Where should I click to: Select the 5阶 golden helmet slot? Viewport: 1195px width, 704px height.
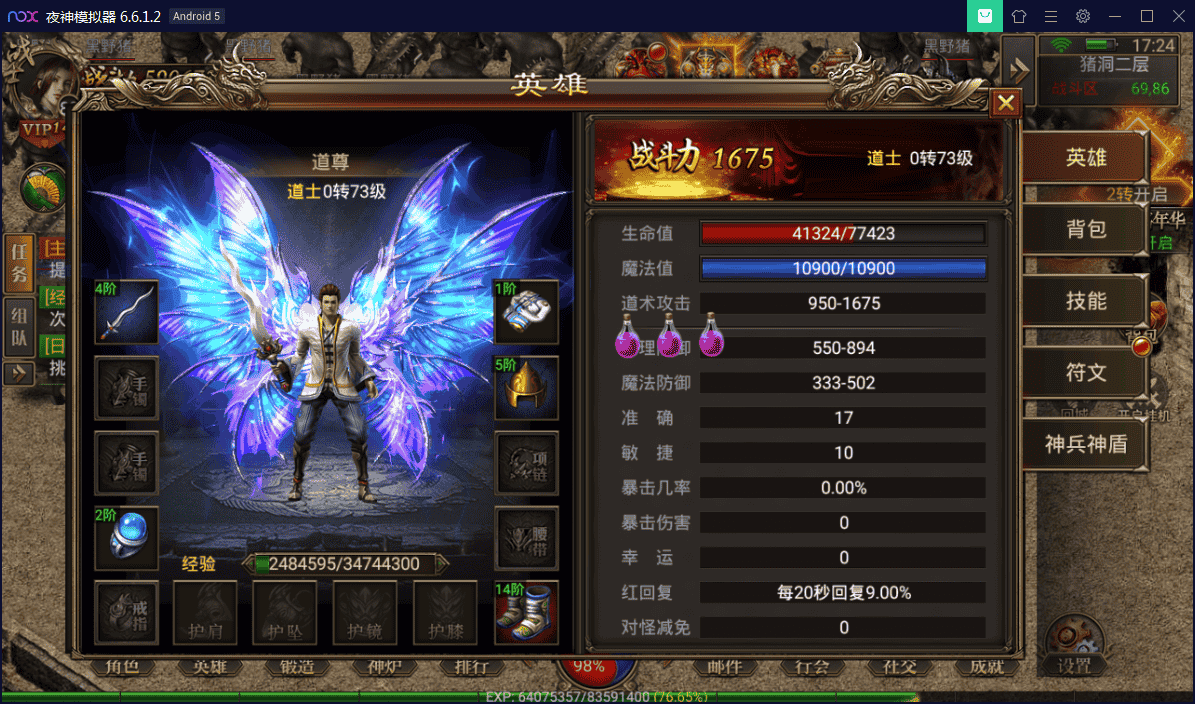coord(526,387)
